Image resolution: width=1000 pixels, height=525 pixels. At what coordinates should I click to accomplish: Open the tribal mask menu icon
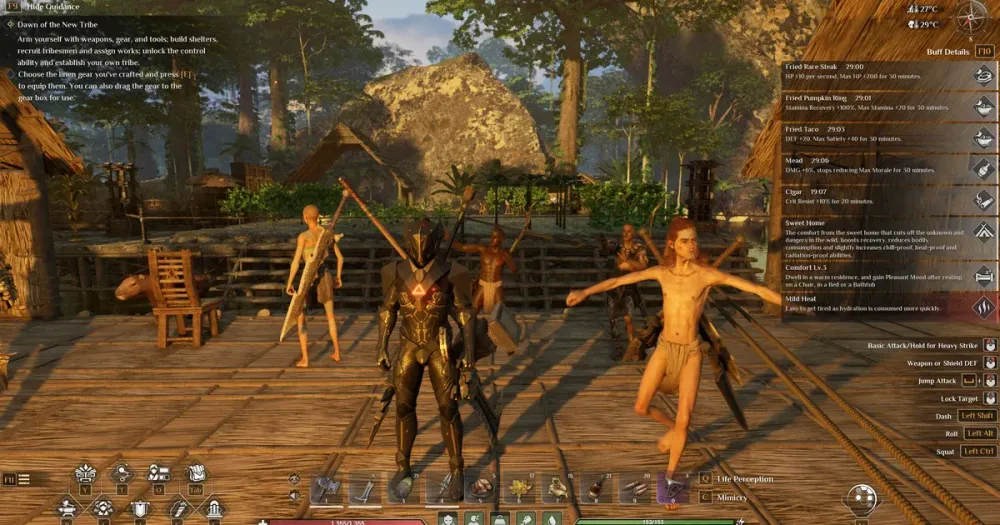86,473
